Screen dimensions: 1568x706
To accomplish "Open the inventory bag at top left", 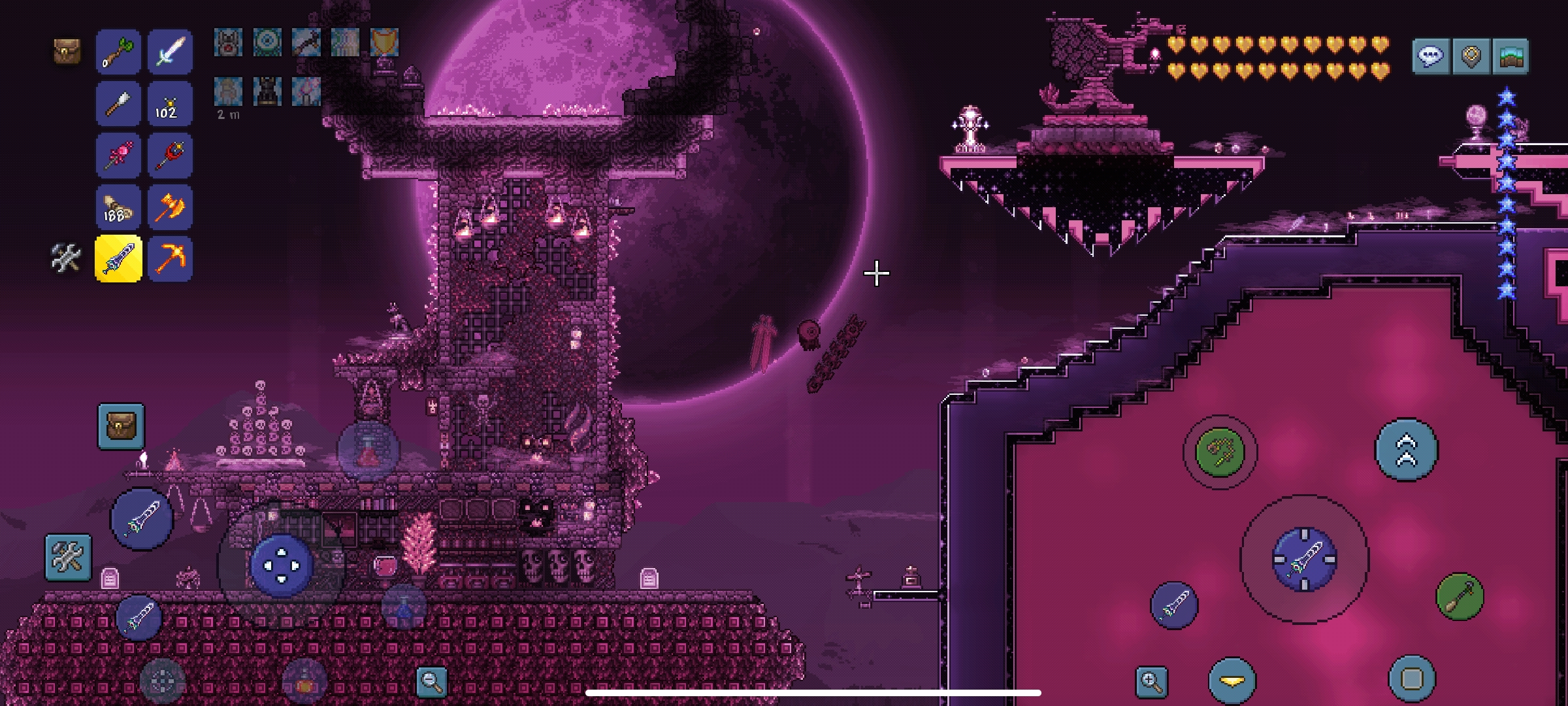I will click(x=67, y=51).
